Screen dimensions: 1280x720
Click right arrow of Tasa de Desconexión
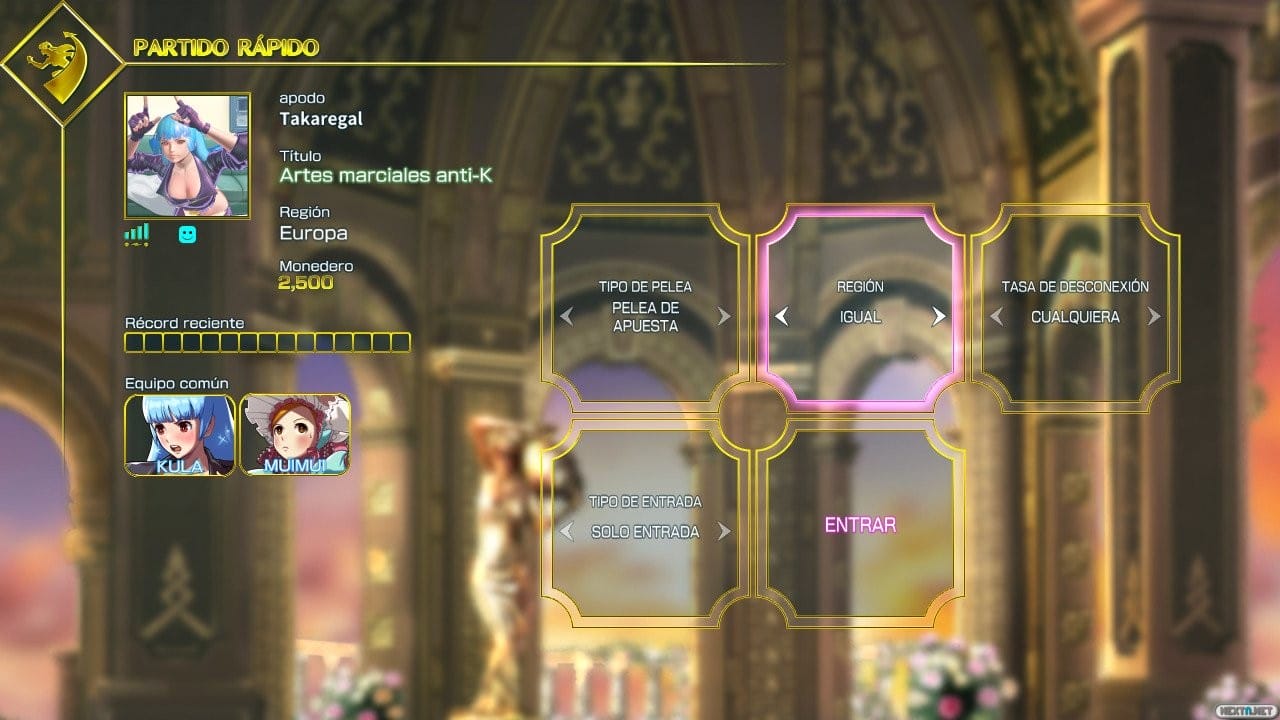[1154, 317]
